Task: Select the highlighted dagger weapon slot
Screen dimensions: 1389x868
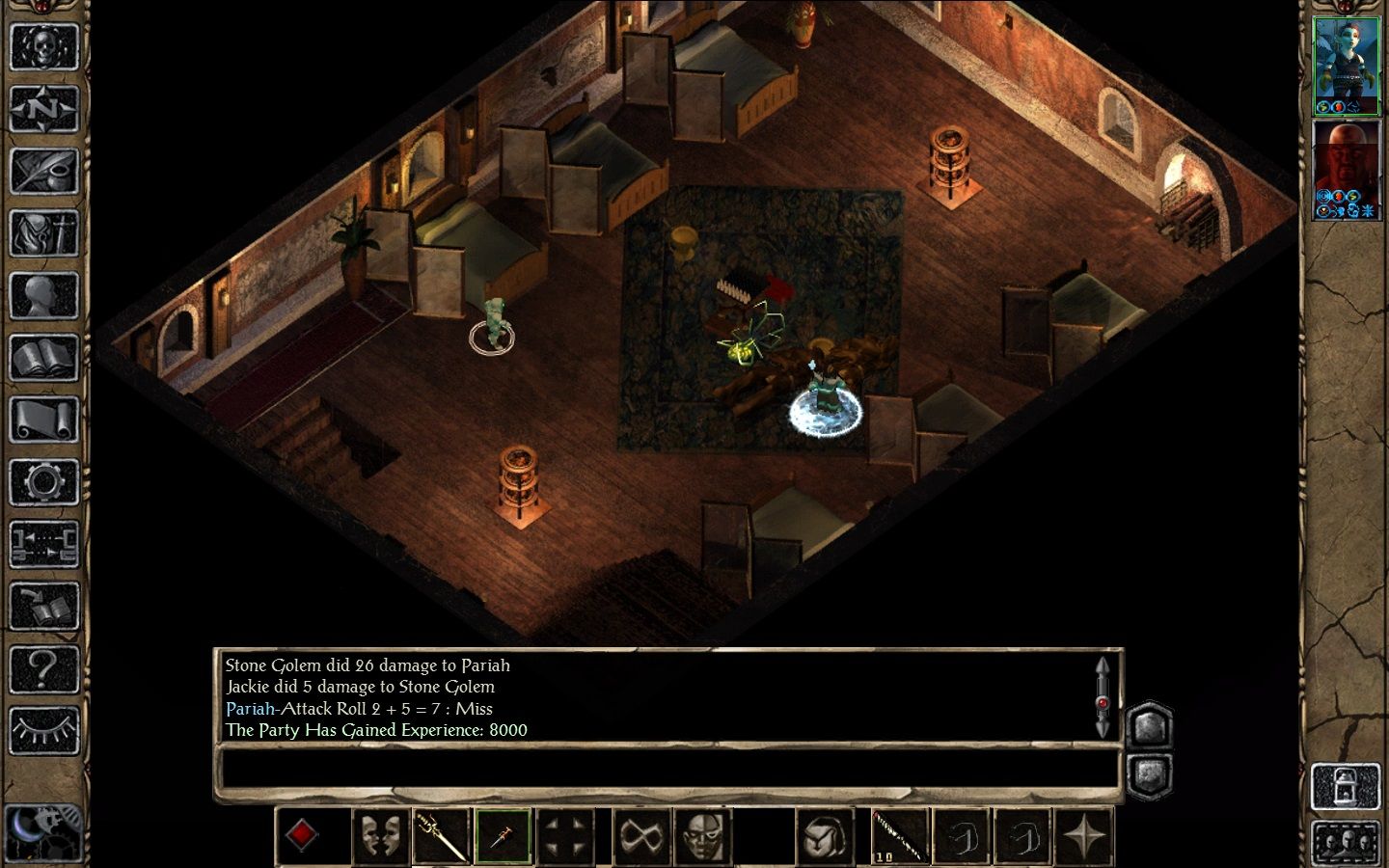Action: pos(503,836)
